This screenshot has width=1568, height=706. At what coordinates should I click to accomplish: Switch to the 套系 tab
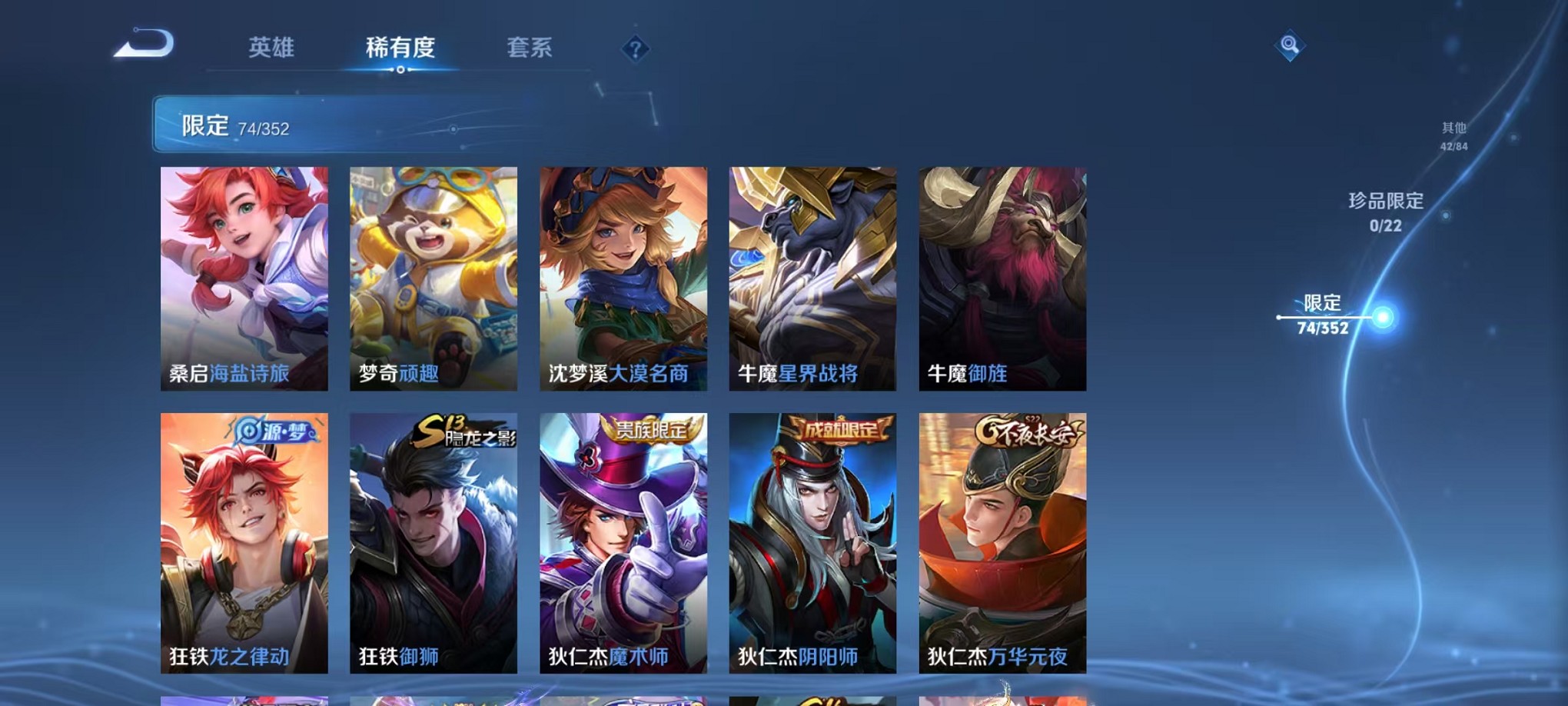click(x=529, y=48)
